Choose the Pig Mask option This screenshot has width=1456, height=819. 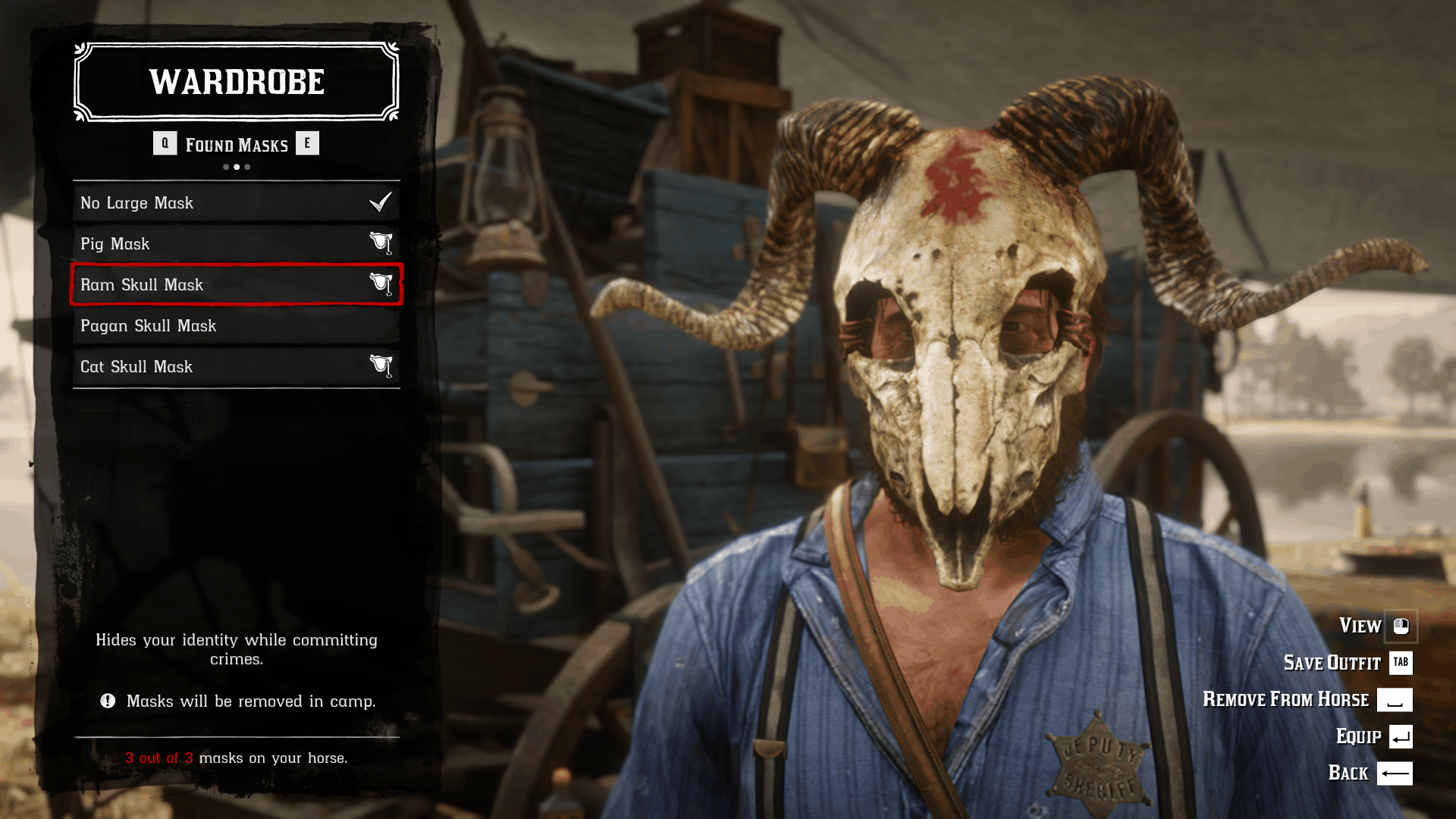click(236, 244)
